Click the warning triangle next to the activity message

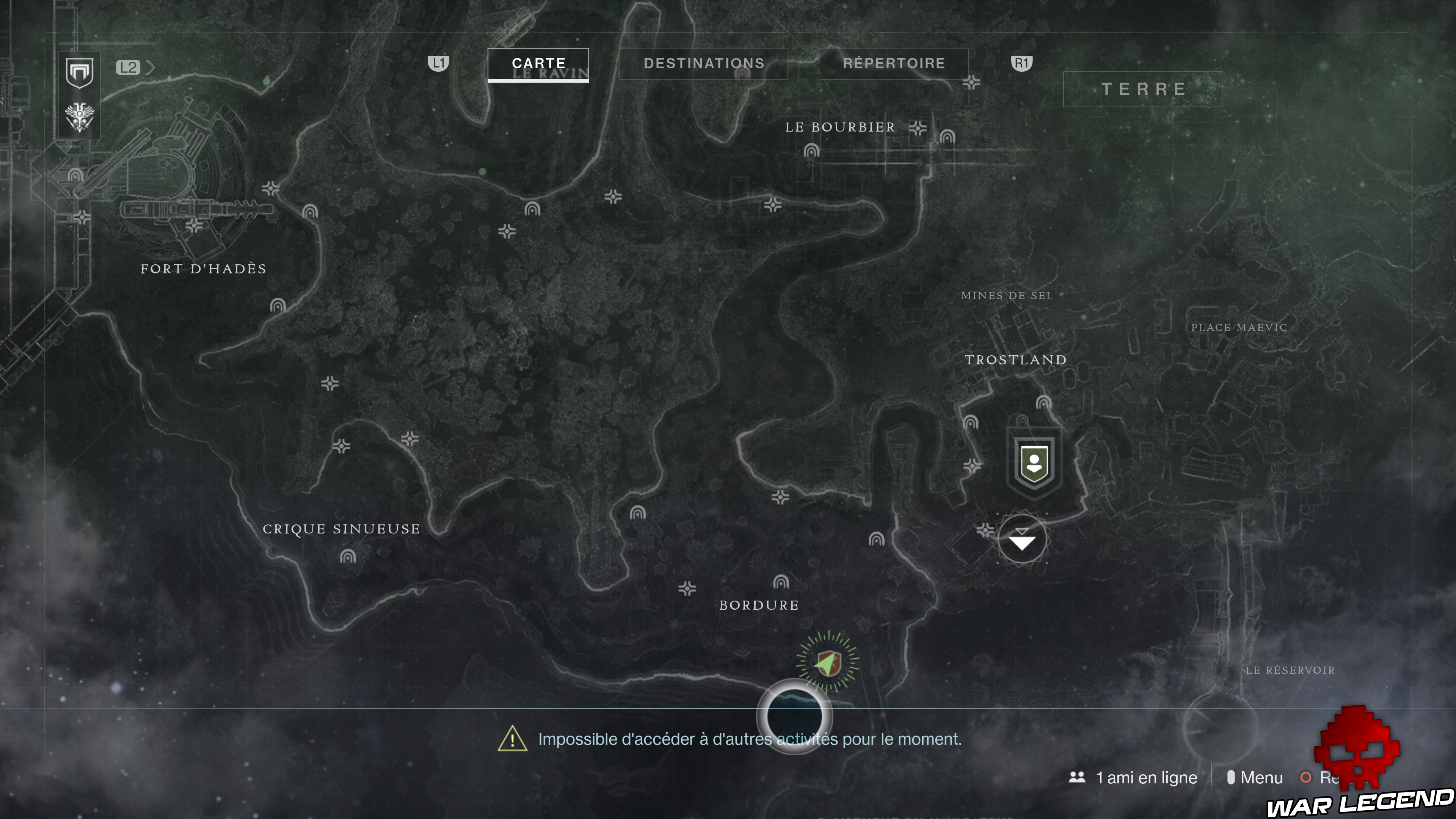pyautogui.click(x=512, y=739)
